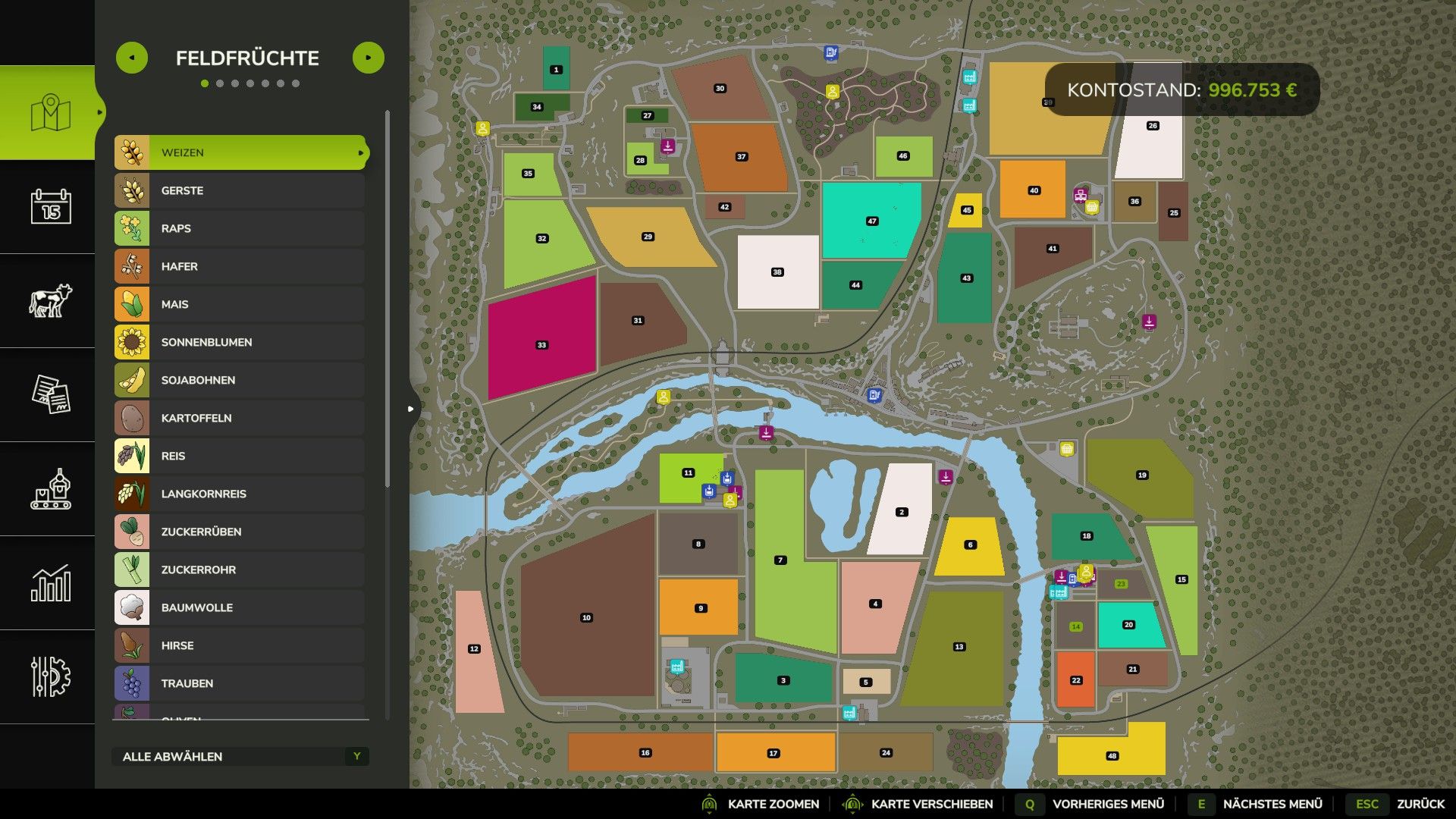Viewport: 1456px width, 819px height.
Task: Choose the Mais crop filter
Action: [240, 304]
